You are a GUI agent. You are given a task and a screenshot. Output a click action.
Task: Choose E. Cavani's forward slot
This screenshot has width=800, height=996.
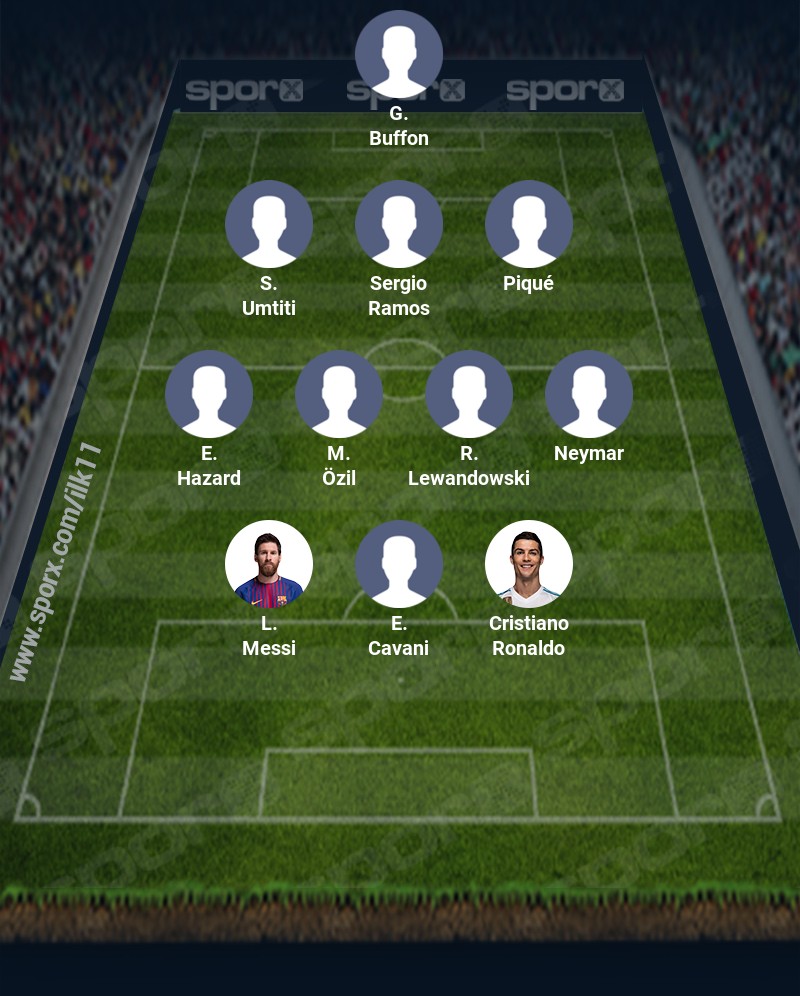coord(399,564)
